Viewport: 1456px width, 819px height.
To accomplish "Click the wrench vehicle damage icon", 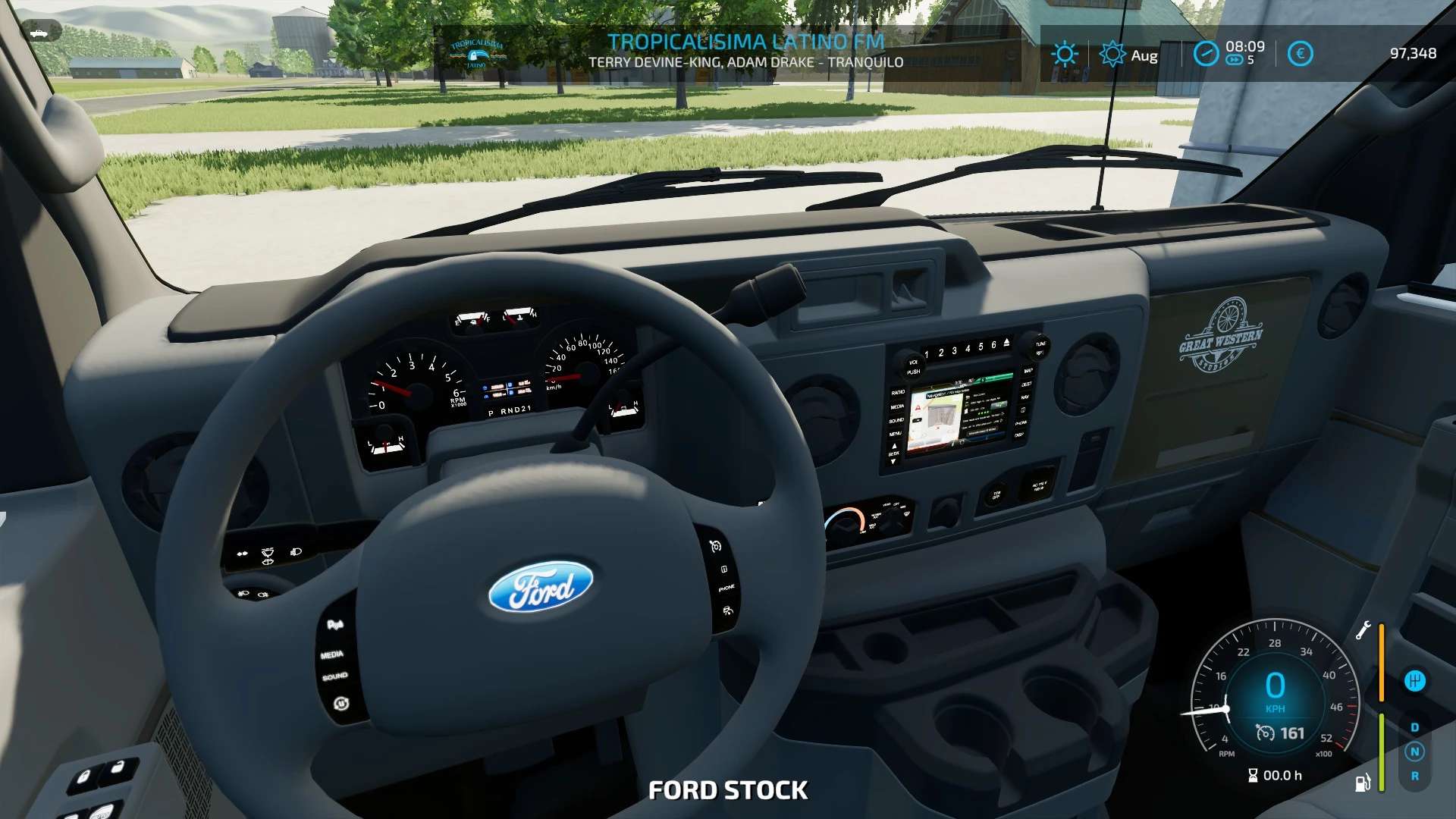I will tap(1363, 630).
